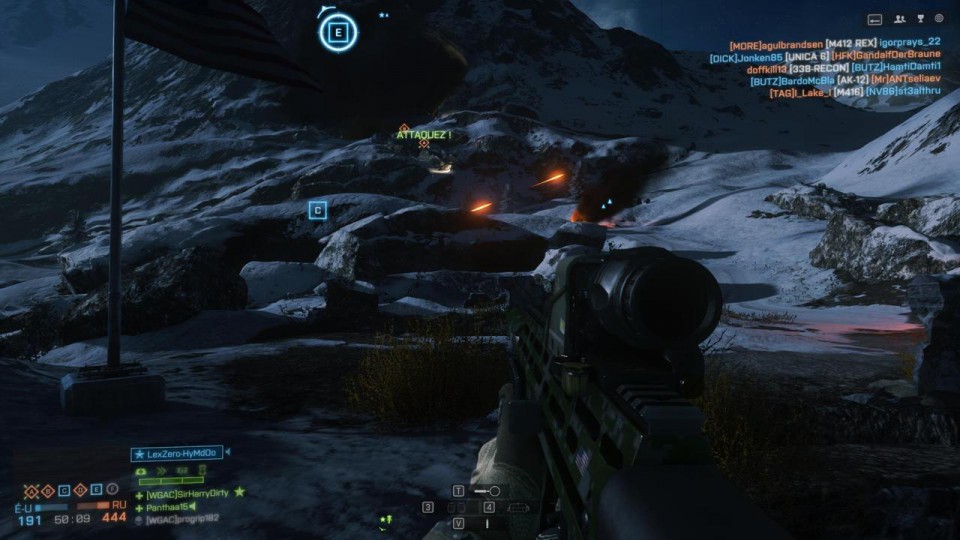The width and height of the screenshot is (960, 540).
Task: Open the trophy scoreboard icon
Action: click(x=920, y=19)
